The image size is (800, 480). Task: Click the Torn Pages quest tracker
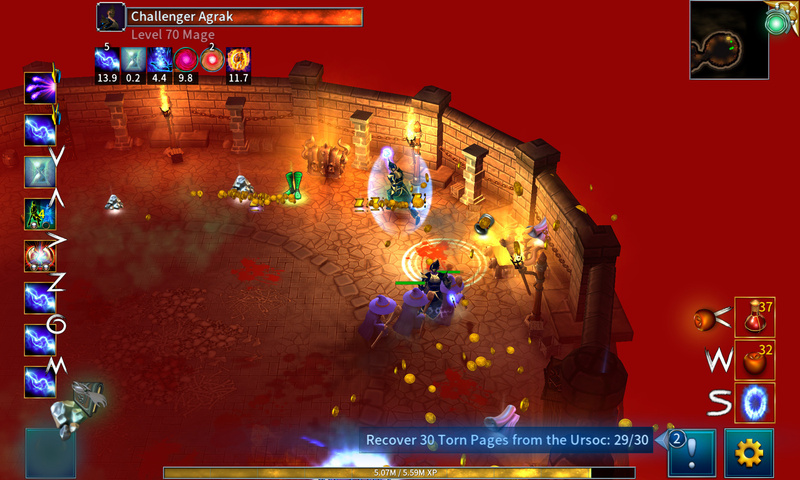[507, 440]
